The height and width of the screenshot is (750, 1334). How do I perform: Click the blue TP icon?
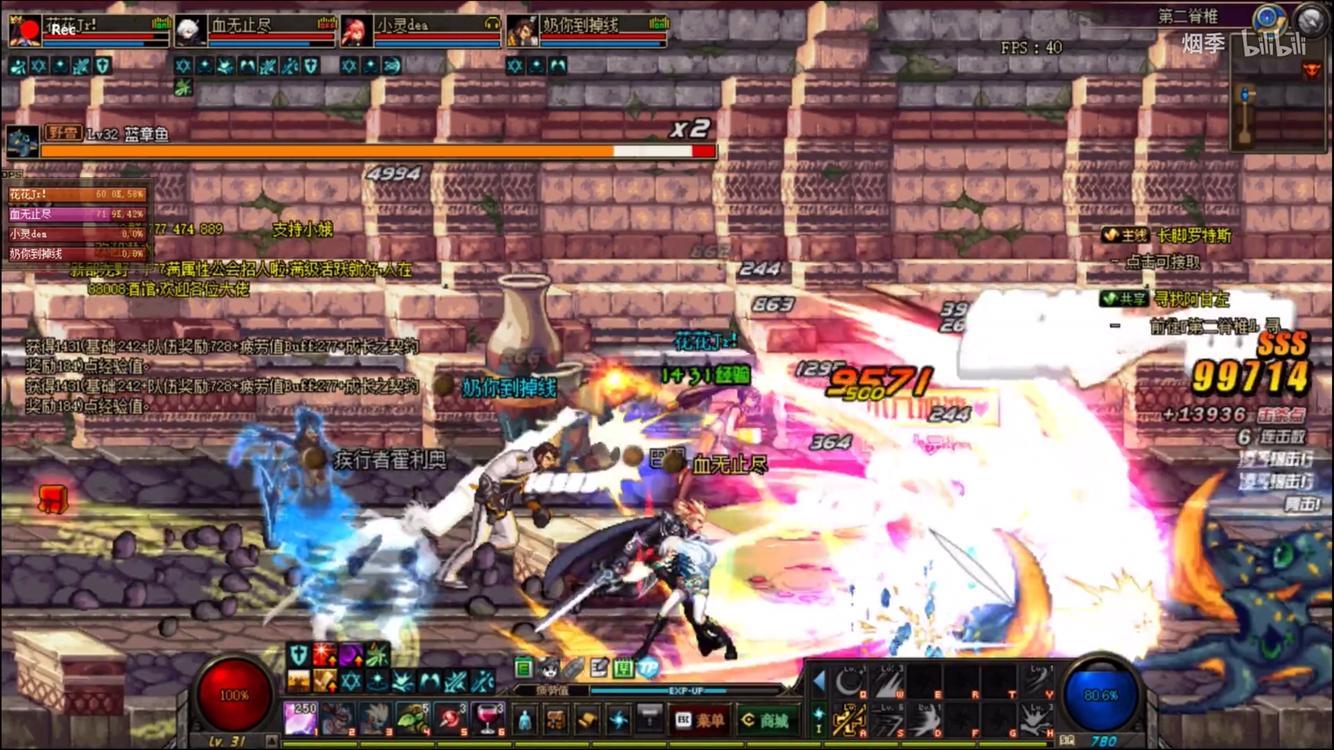[648, 668]
